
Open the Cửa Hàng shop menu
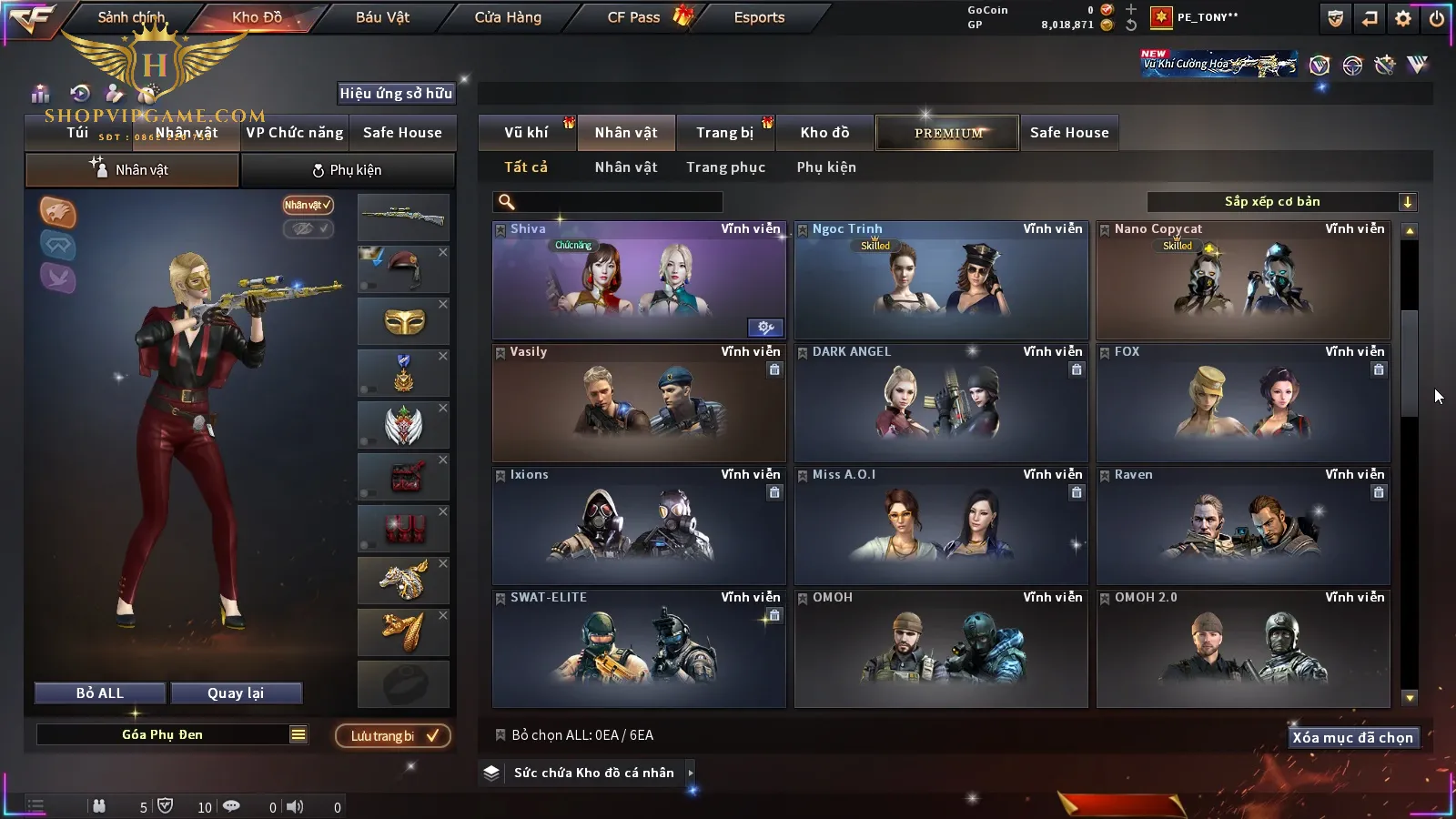click(x=508, y=17)
